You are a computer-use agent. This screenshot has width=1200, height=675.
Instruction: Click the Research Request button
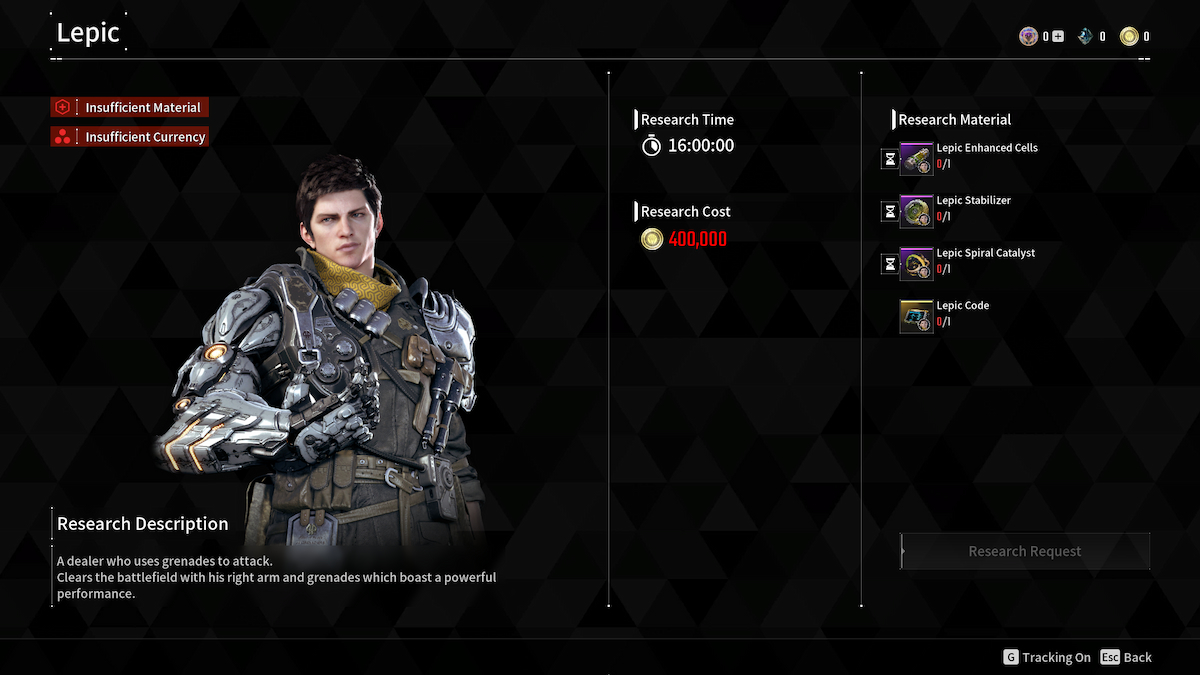[x=1025, y=551]
